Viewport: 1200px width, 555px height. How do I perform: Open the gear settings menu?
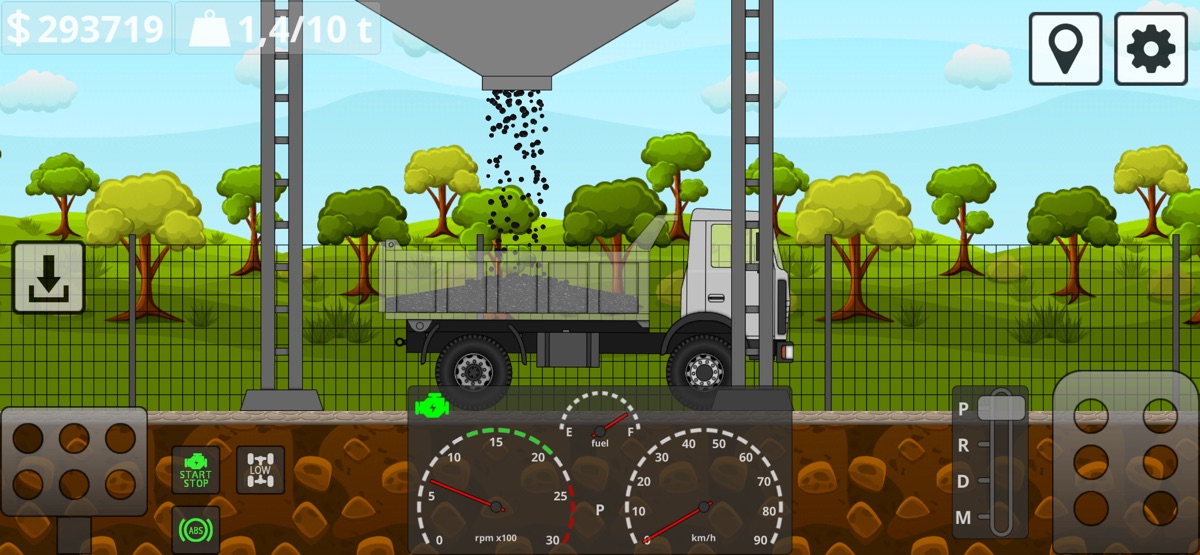pos(1151,48)
